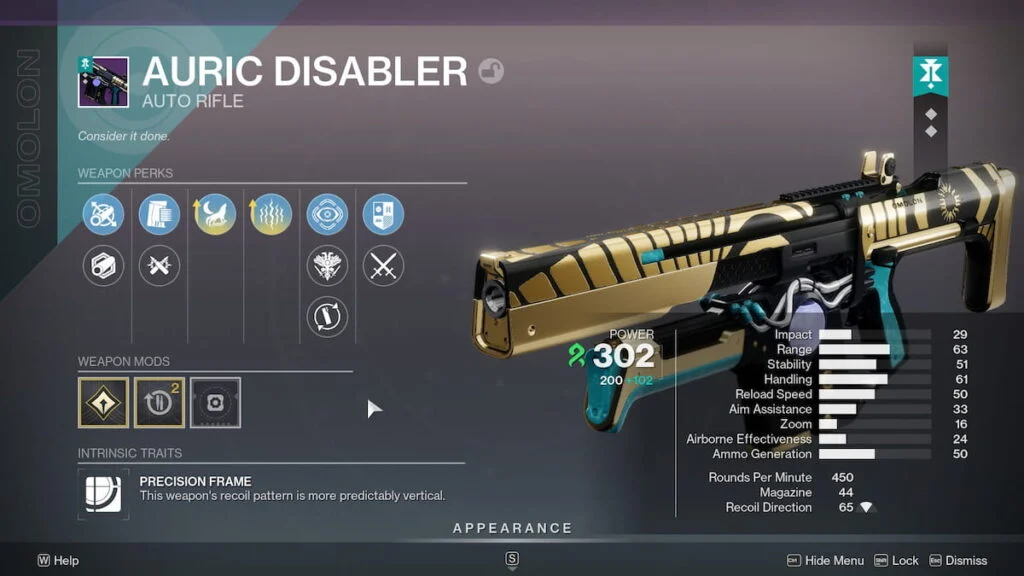Select the crossed bullets magazine perk

(159, 266)
